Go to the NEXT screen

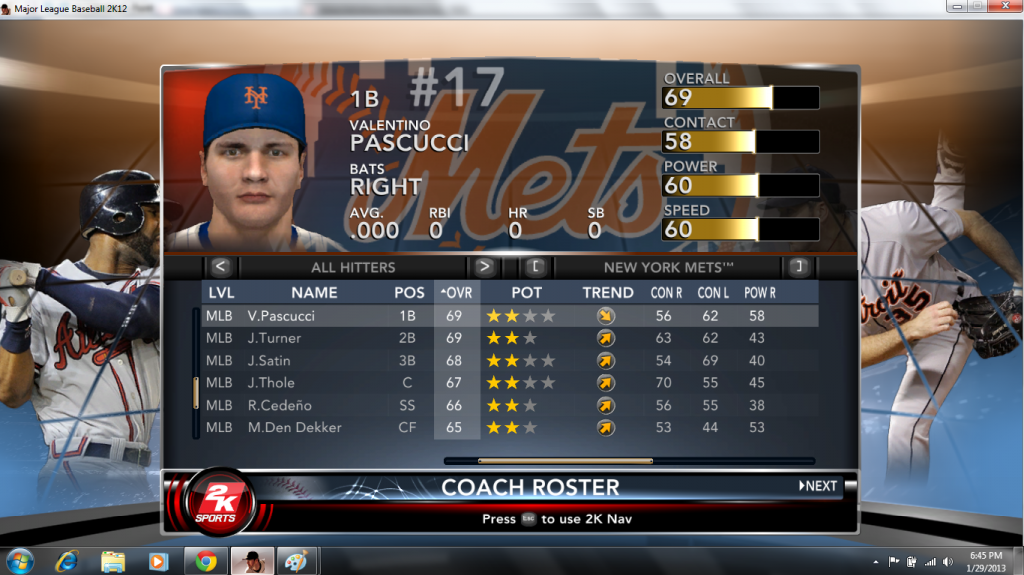818,486
